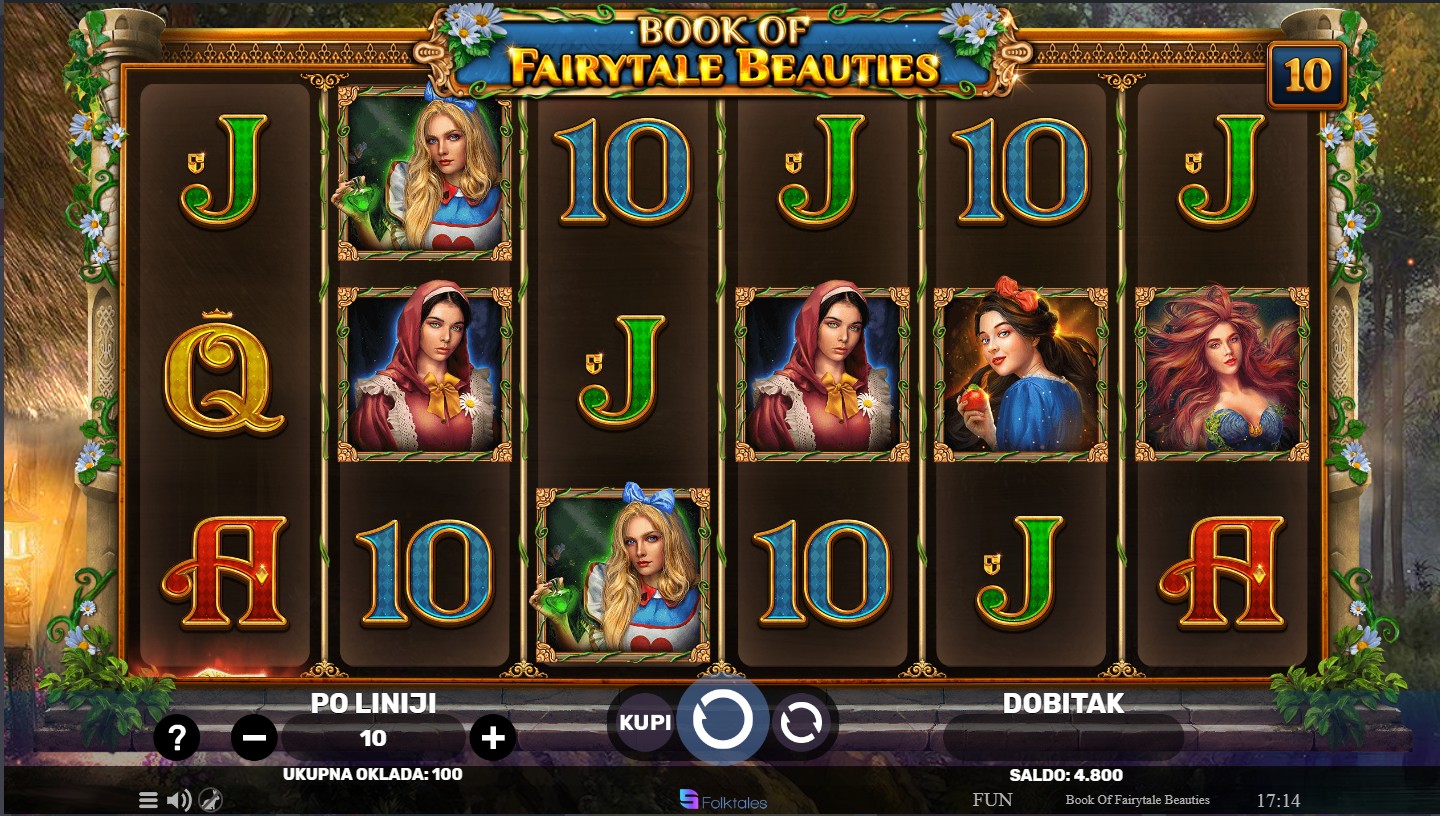Enable autoplay with the two-arrow button
The height and width of the screenshot is (816, 1440).
801,722
